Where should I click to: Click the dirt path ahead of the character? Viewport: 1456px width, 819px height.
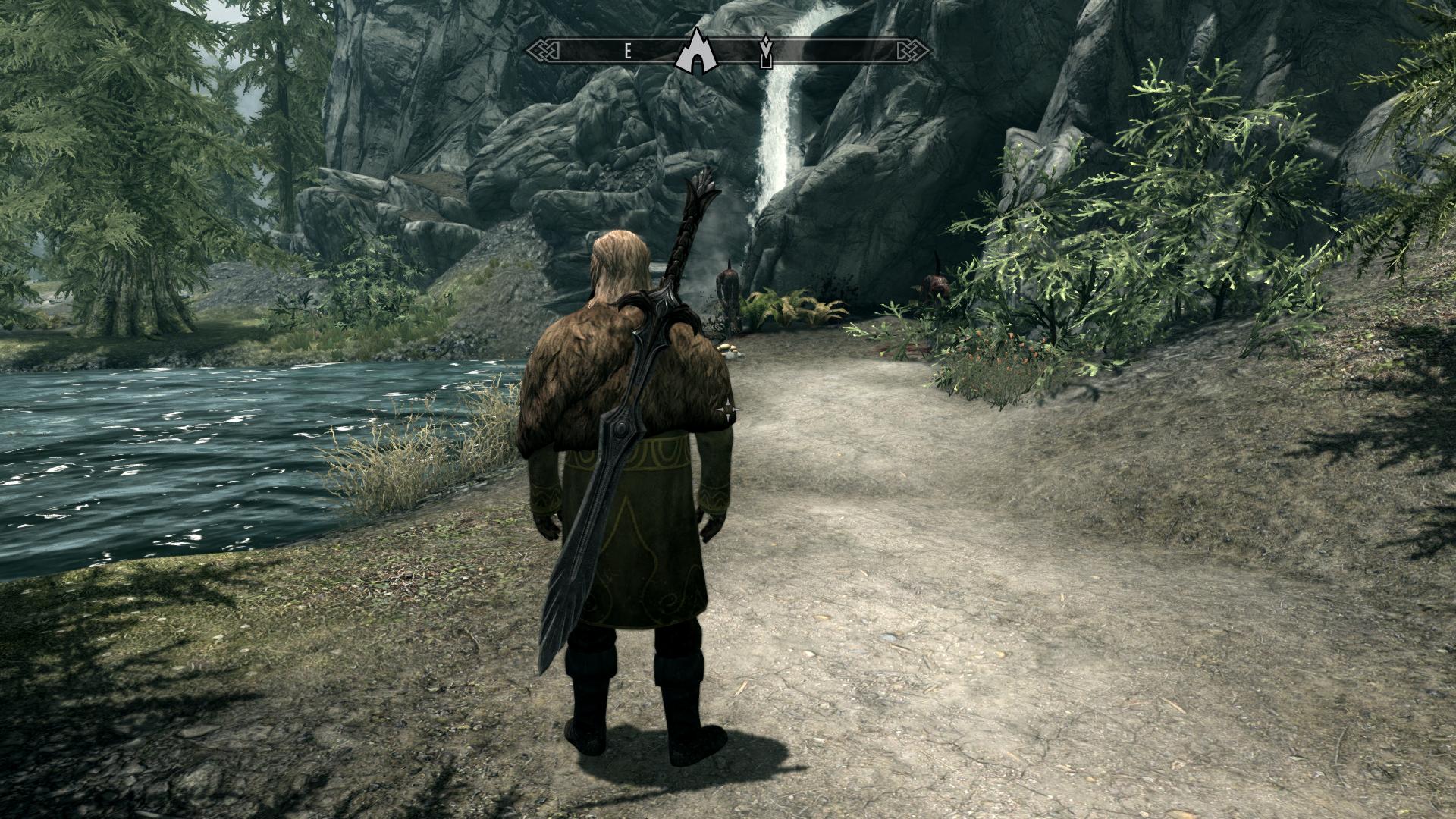pos(834,531)
